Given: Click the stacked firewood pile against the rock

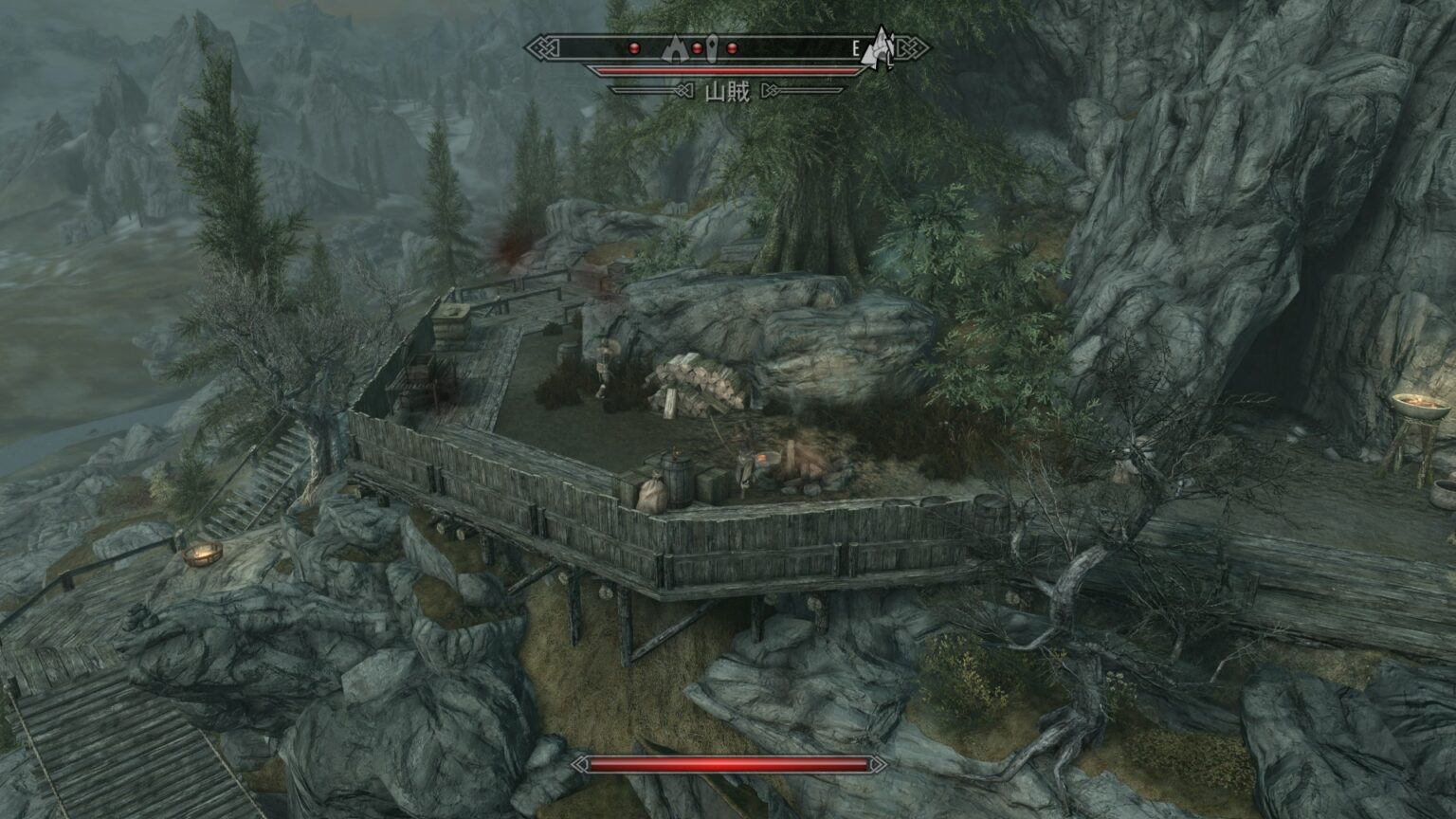Looking at the screenshot, I should [x=698, y=380].
